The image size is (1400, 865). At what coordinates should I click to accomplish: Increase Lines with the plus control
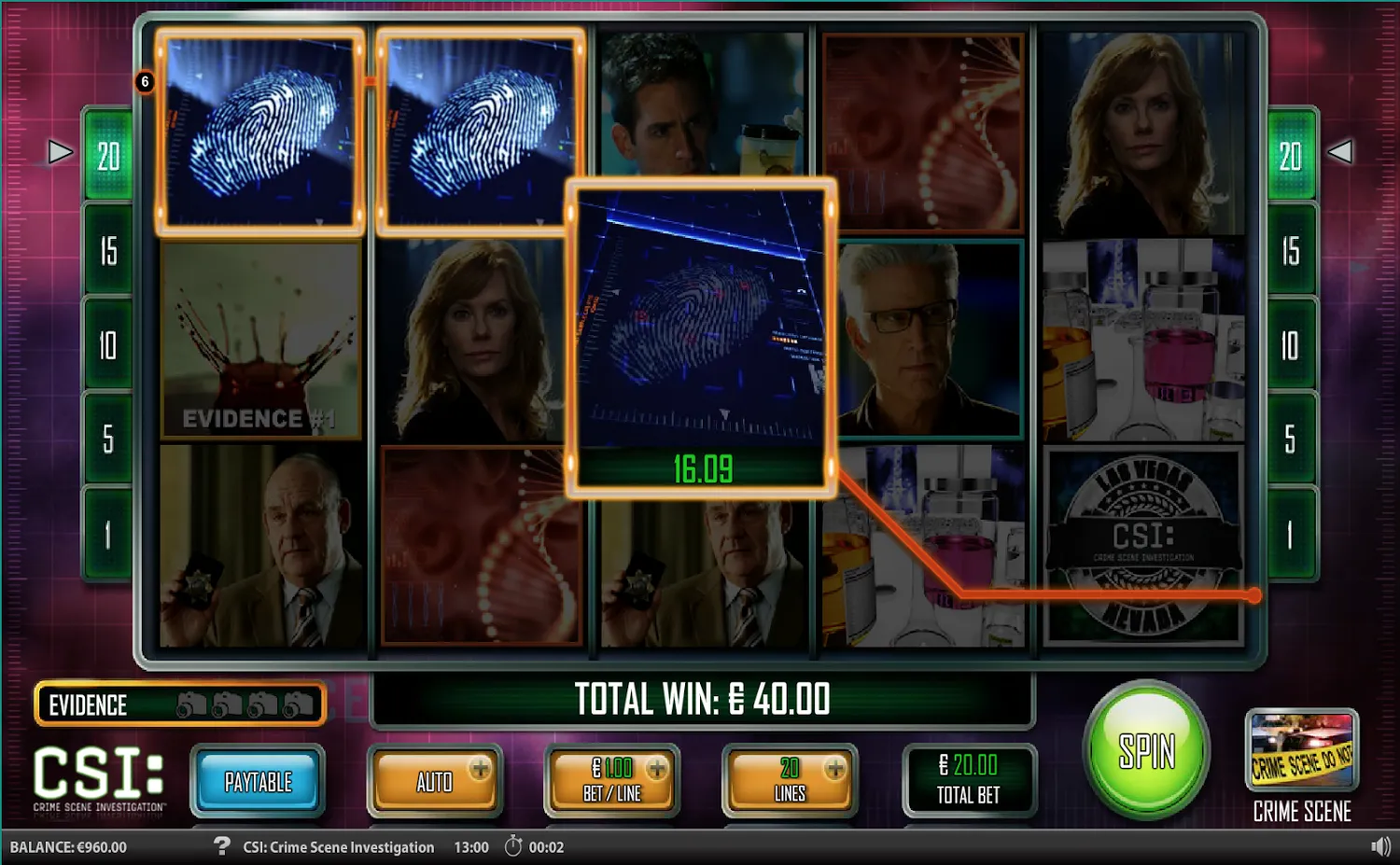coord(833,770)
